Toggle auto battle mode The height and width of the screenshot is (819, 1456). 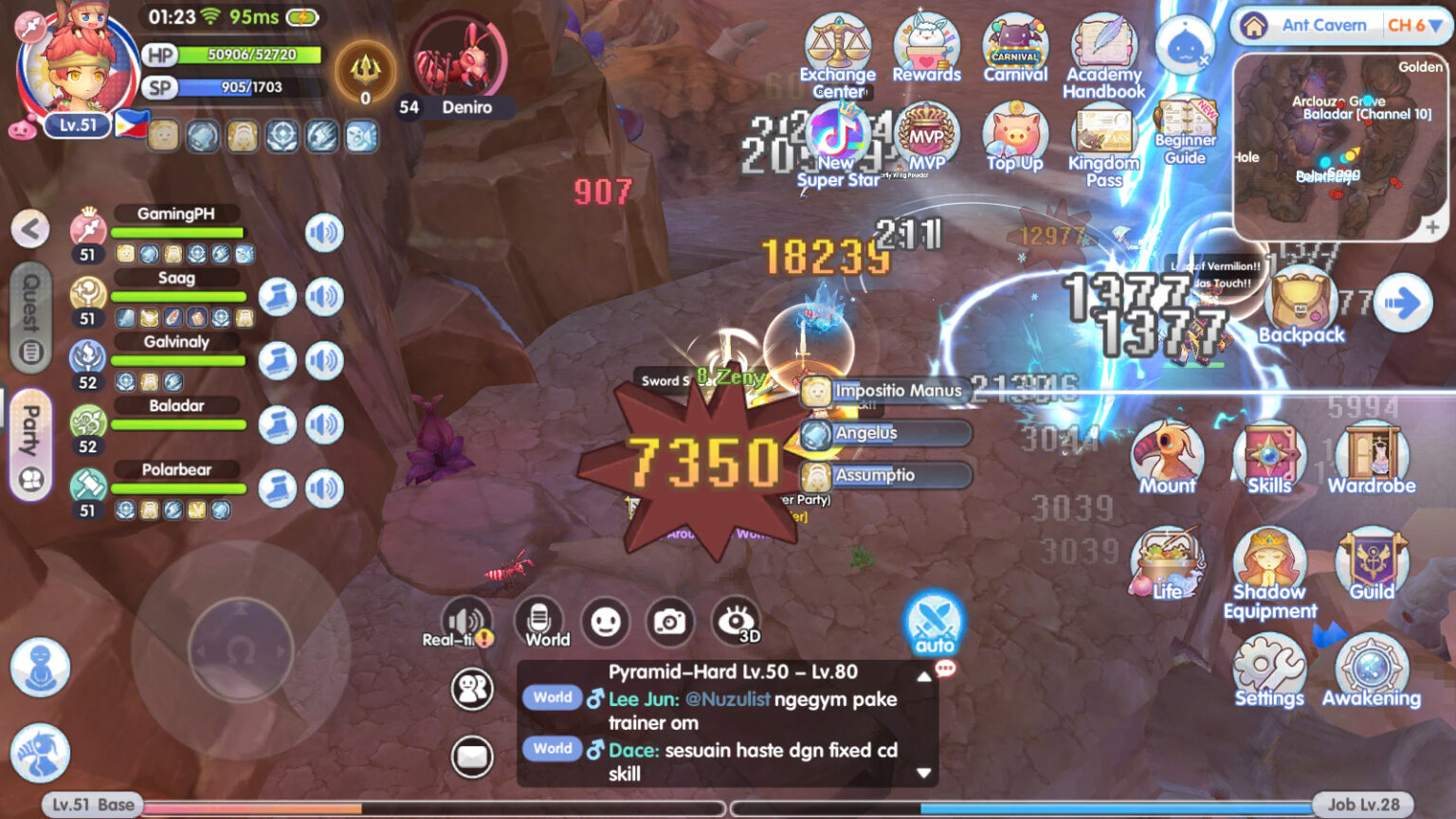tap(934, 623)
